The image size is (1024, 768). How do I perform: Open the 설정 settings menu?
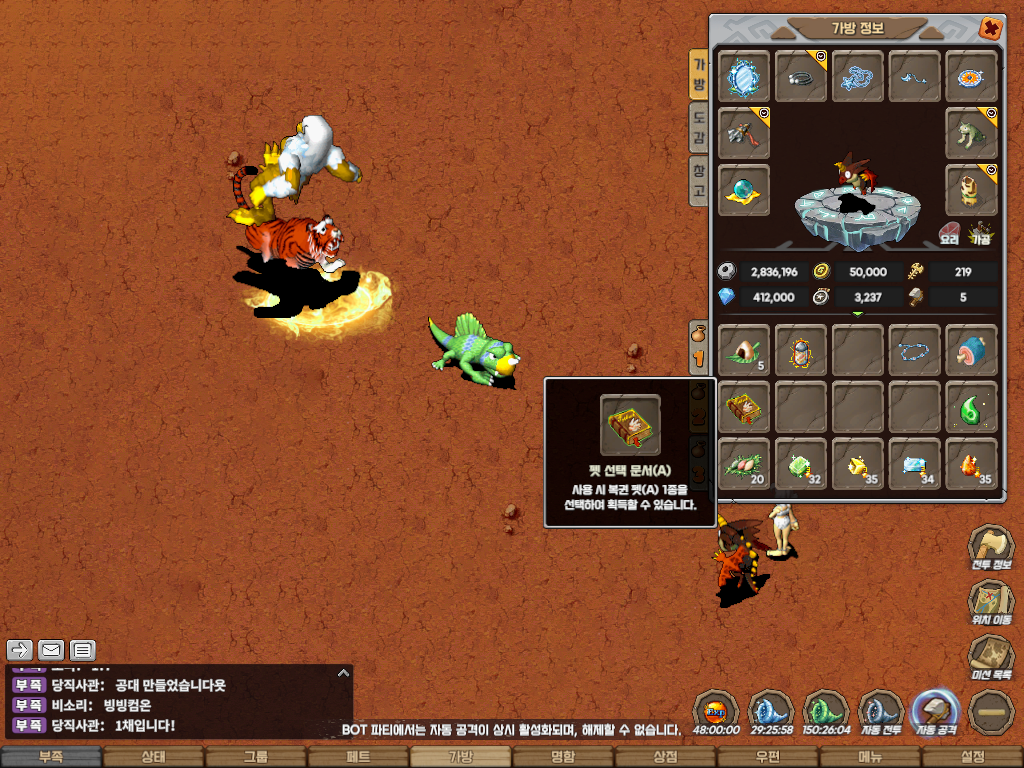point(972,757)
